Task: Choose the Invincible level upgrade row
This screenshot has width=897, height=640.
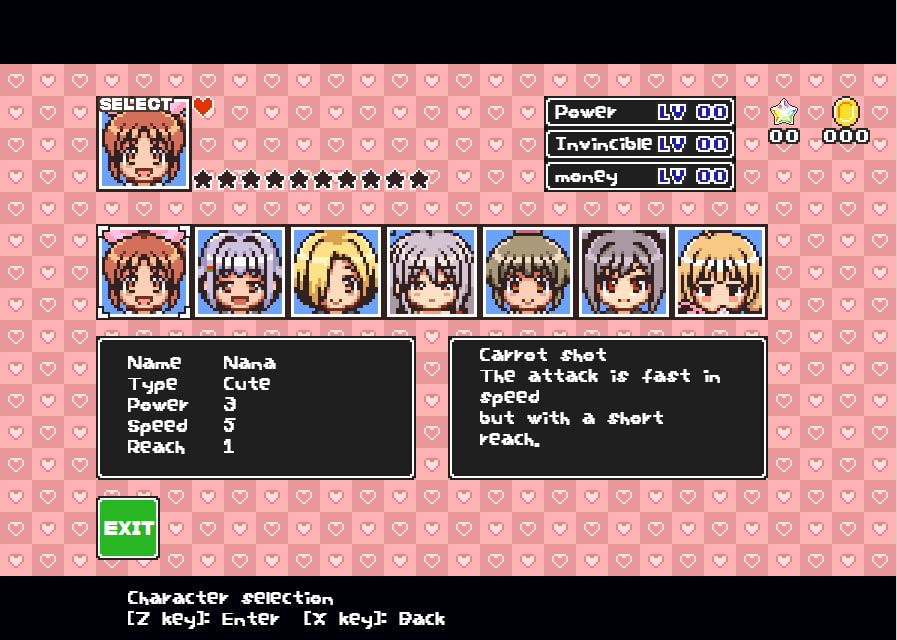Action: coord(640,144)
